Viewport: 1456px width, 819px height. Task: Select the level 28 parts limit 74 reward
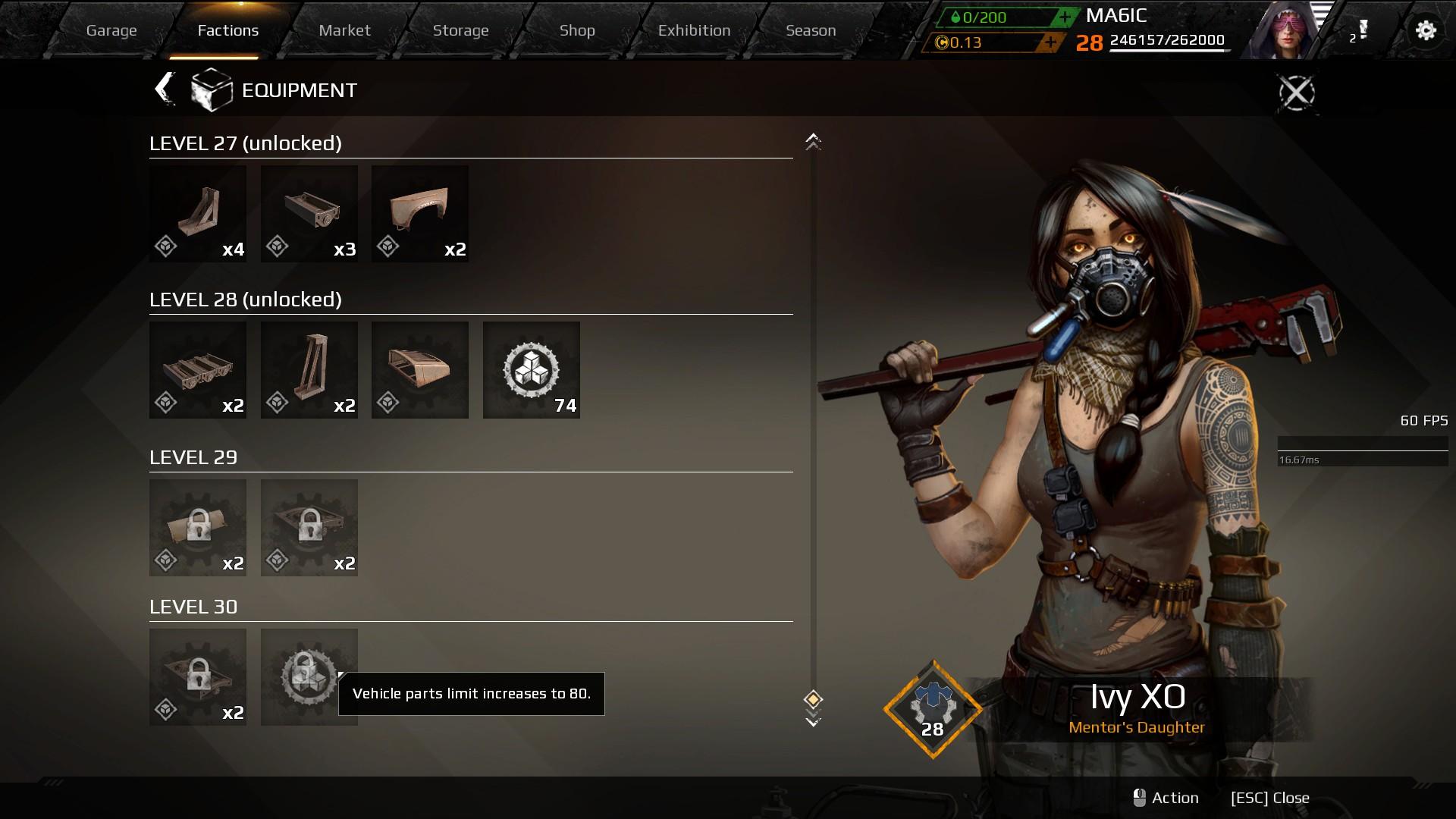(531, 370)
